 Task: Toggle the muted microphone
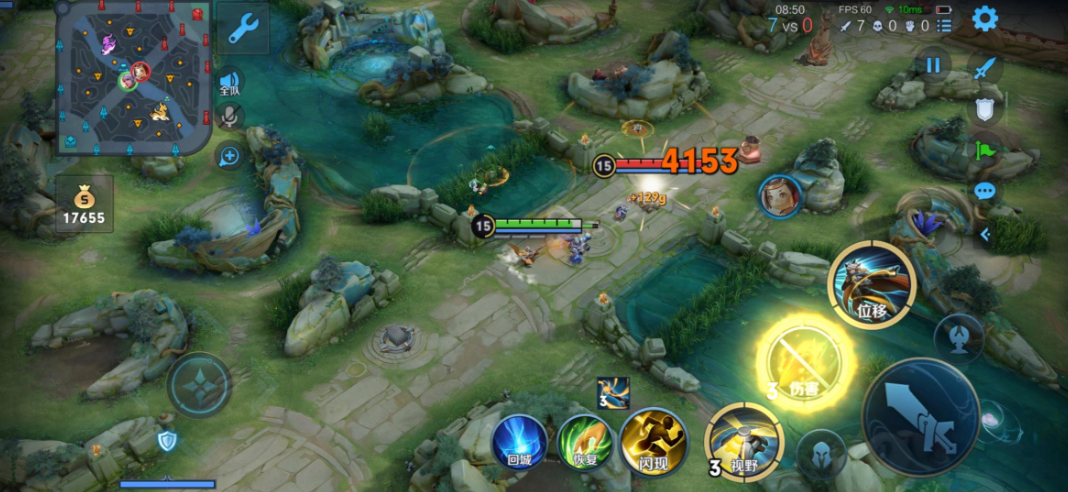229,116
